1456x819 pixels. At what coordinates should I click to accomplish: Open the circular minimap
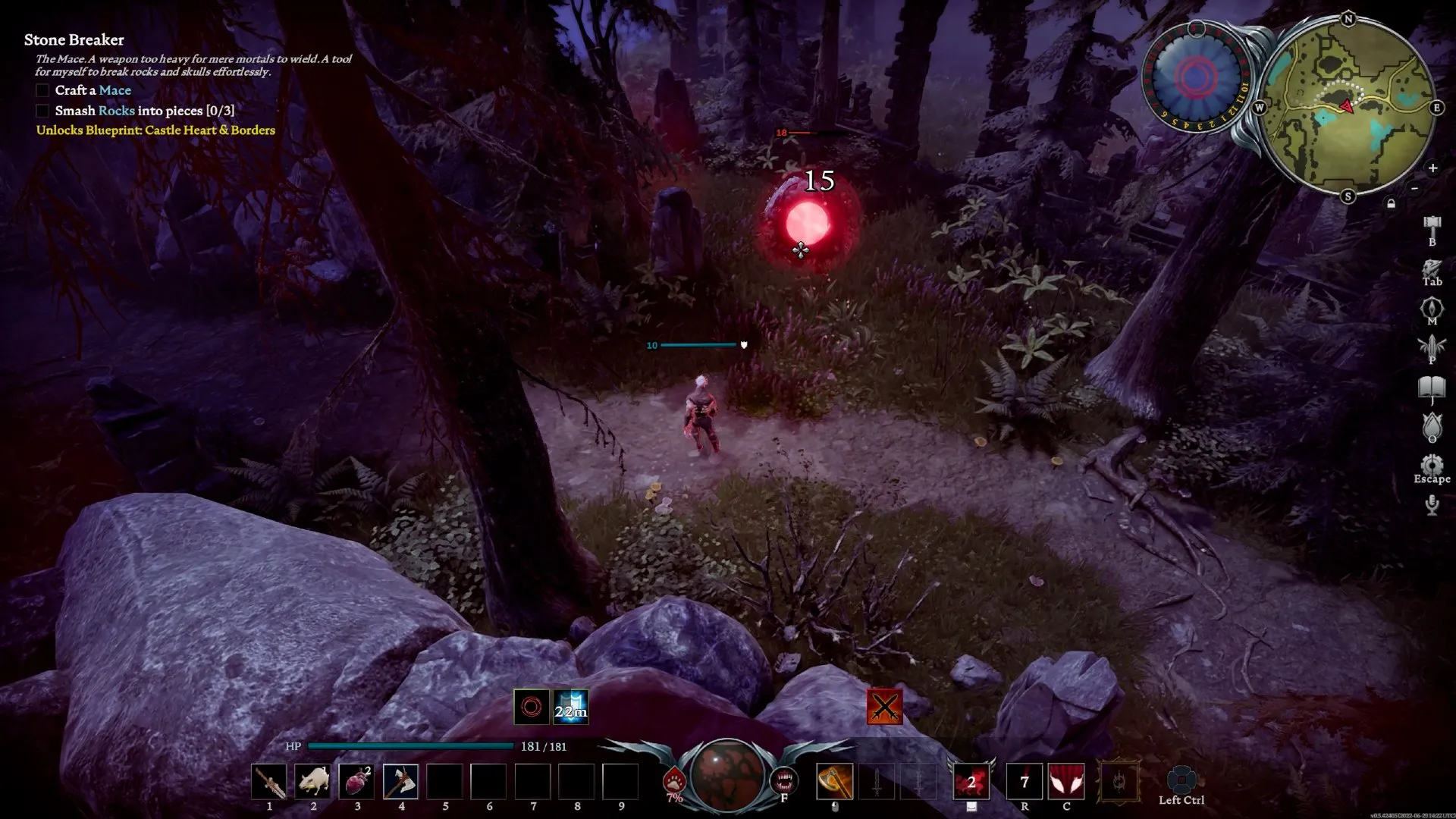coord(1348,106)
